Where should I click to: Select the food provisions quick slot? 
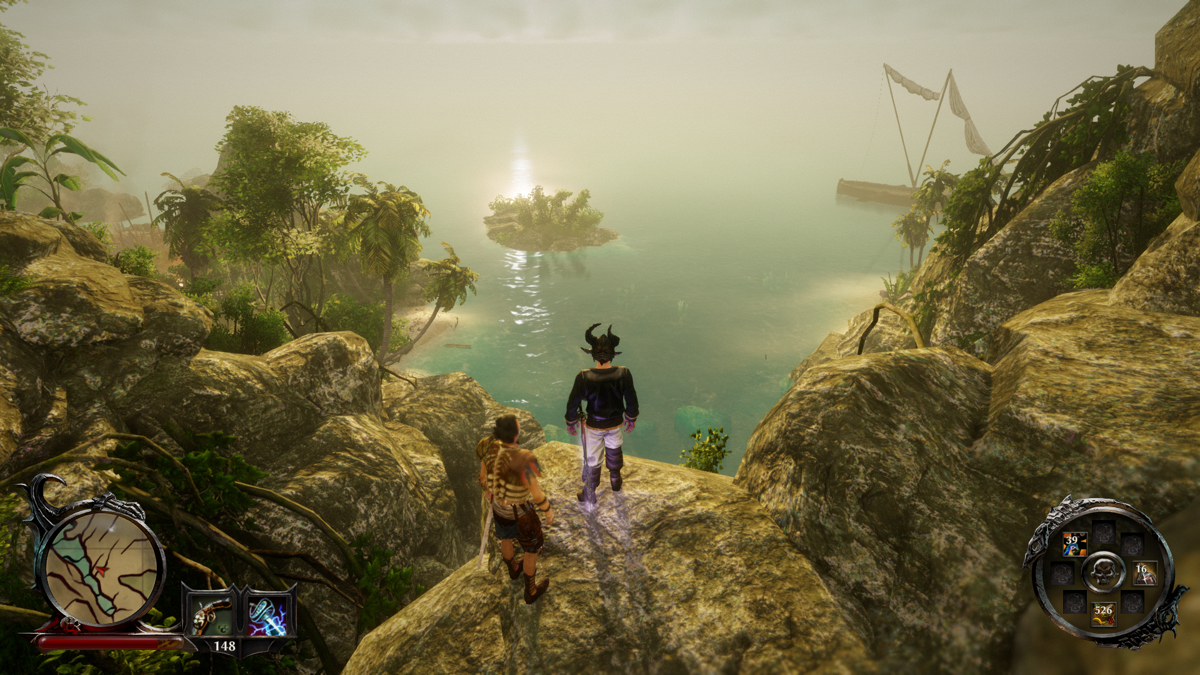pos(1102,611)
